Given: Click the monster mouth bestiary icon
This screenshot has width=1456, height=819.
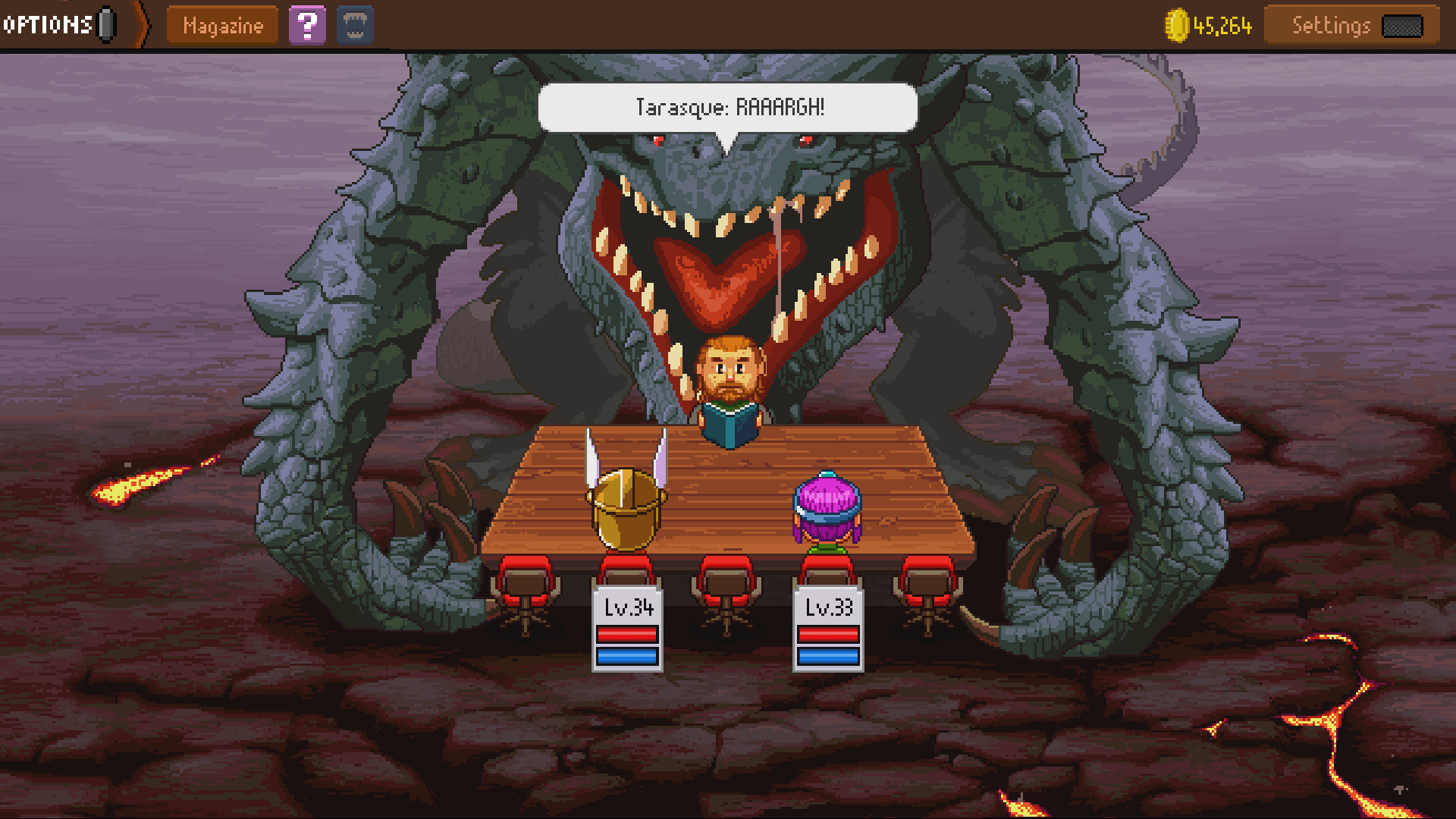Looking at the screenshot, I should pyautogui.click(x=353, y=24).
